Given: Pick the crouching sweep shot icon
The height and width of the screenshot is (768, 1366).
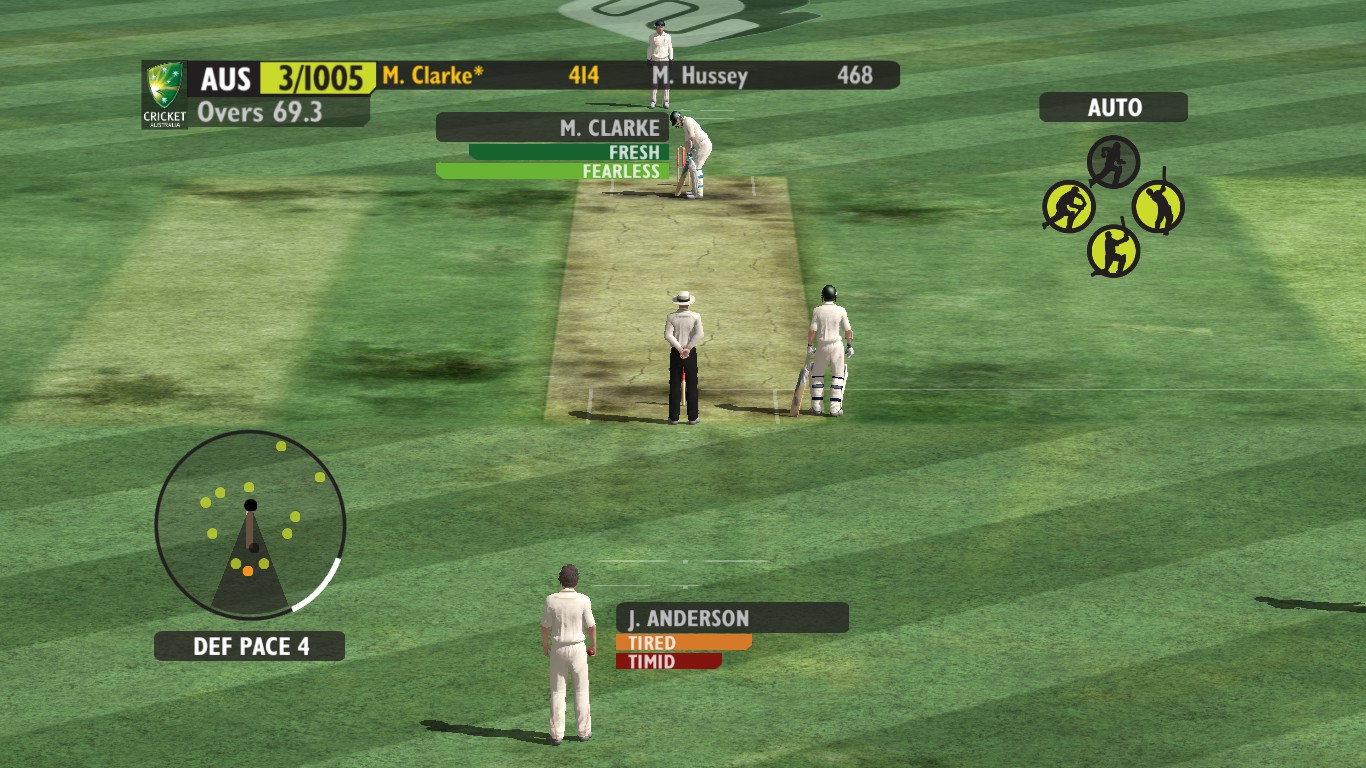Looking at the screenshot, I should tap(1069, 207).
